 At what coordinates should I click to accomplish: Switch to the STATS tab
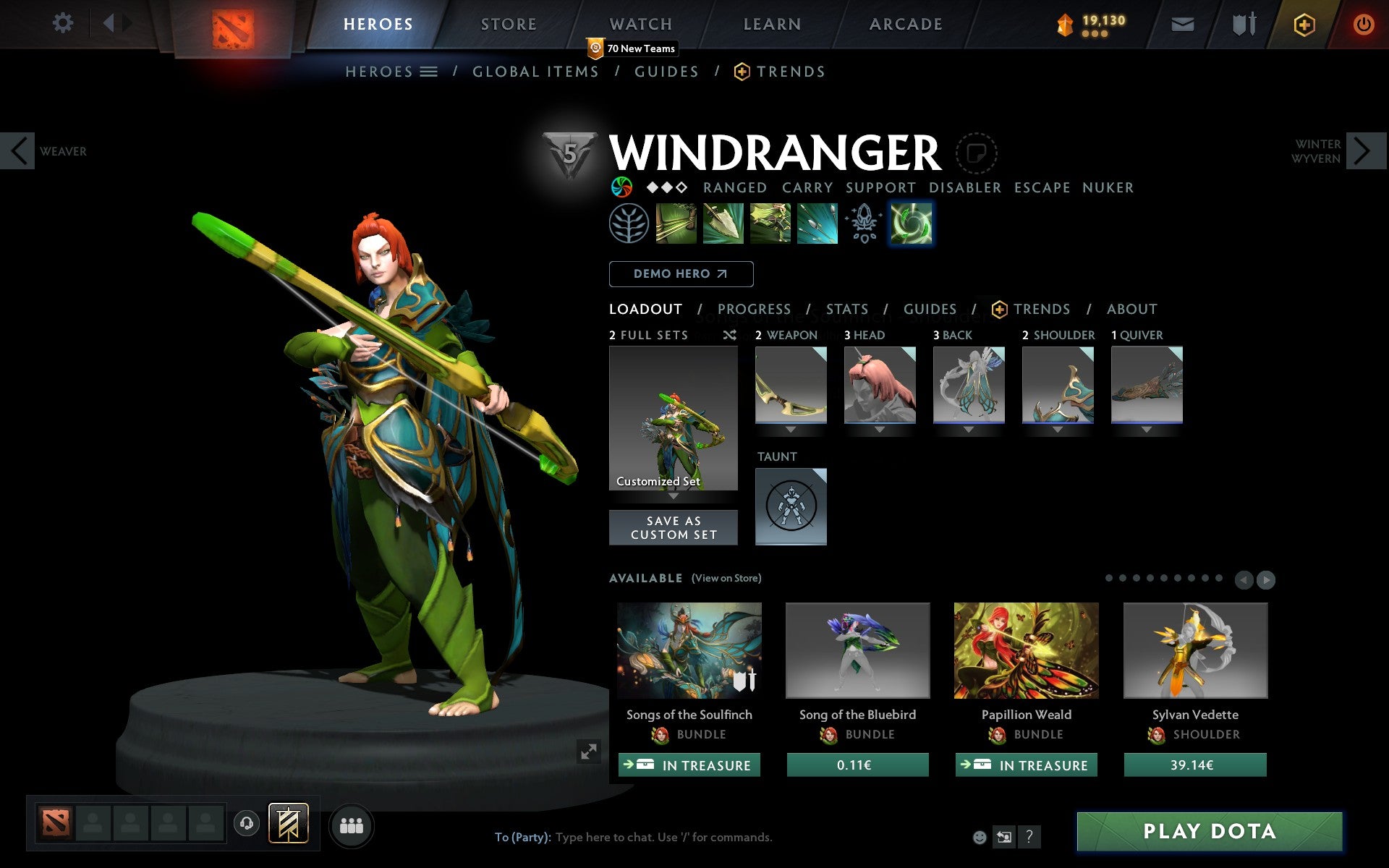coord(846,309)
